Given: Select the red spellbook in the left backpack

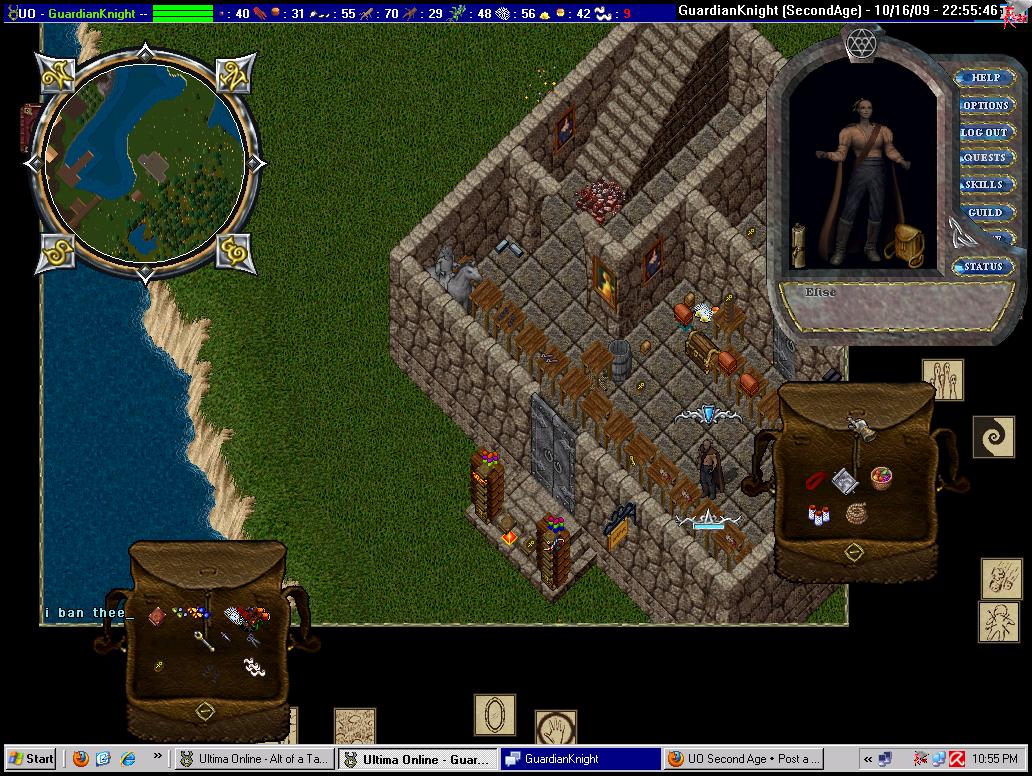Looking at the screenshot, I should tap(156, 617).
